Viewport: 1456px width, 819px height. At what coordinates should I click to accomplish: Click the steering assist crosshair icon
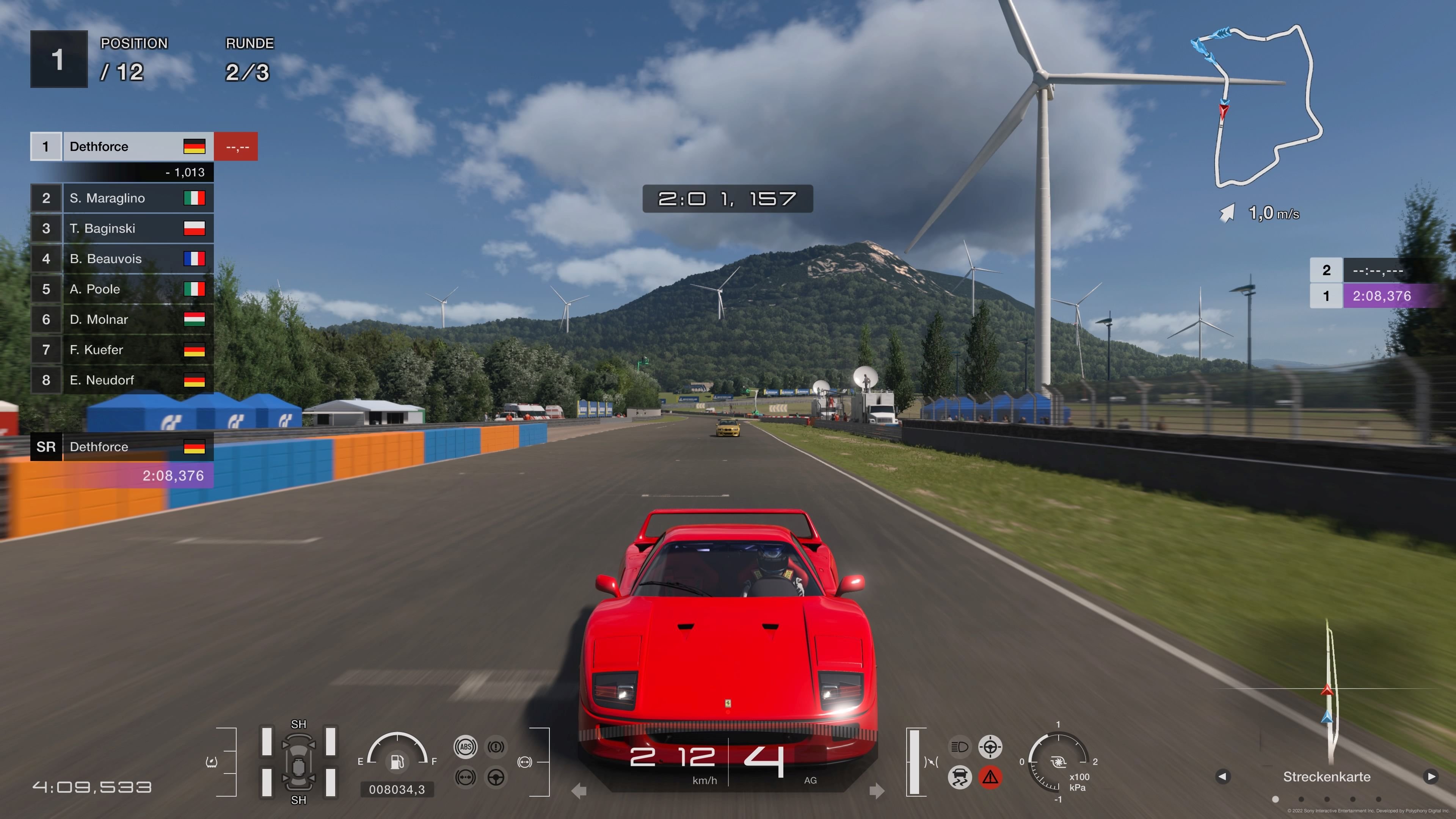click(x=991, y=747)
